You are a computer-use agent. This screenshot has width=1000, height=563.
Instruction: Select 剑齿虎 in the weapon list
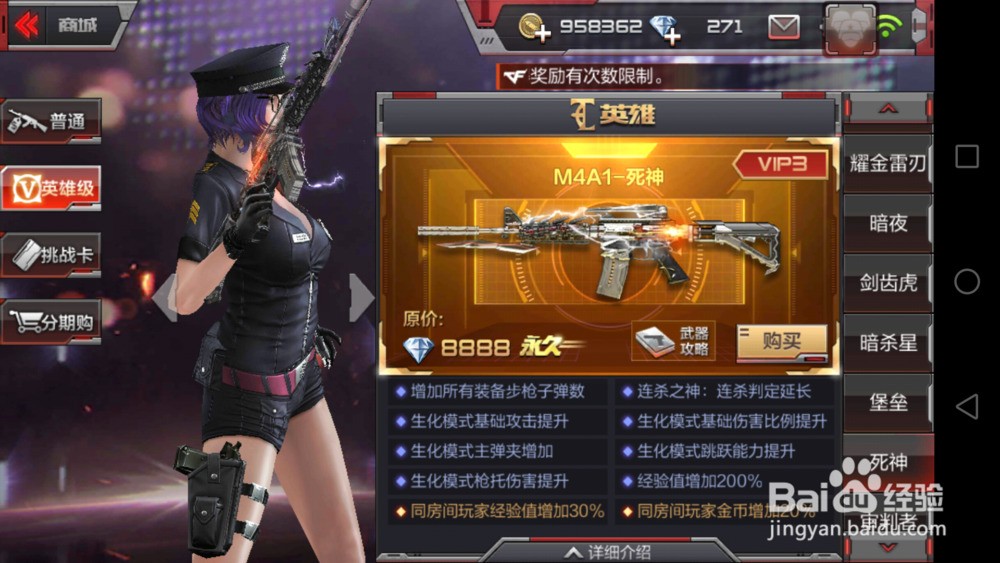point(887,283)
